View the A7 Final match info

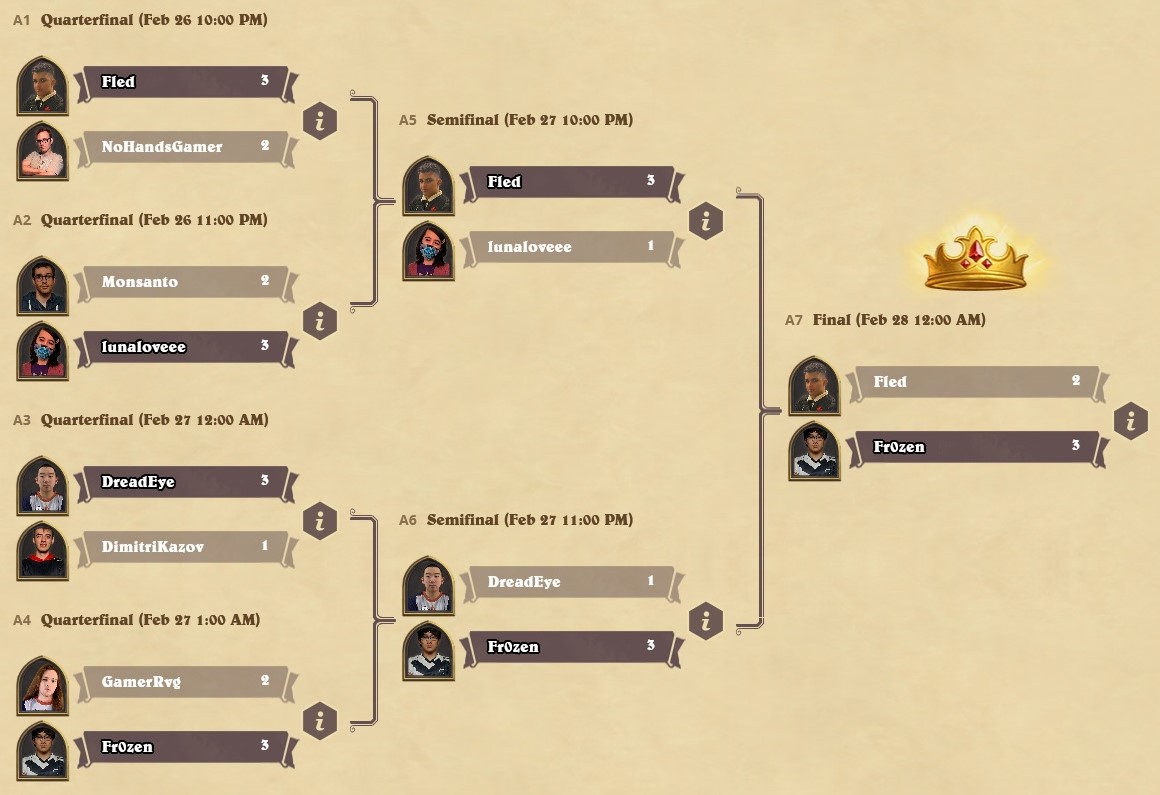[1131, 421]
